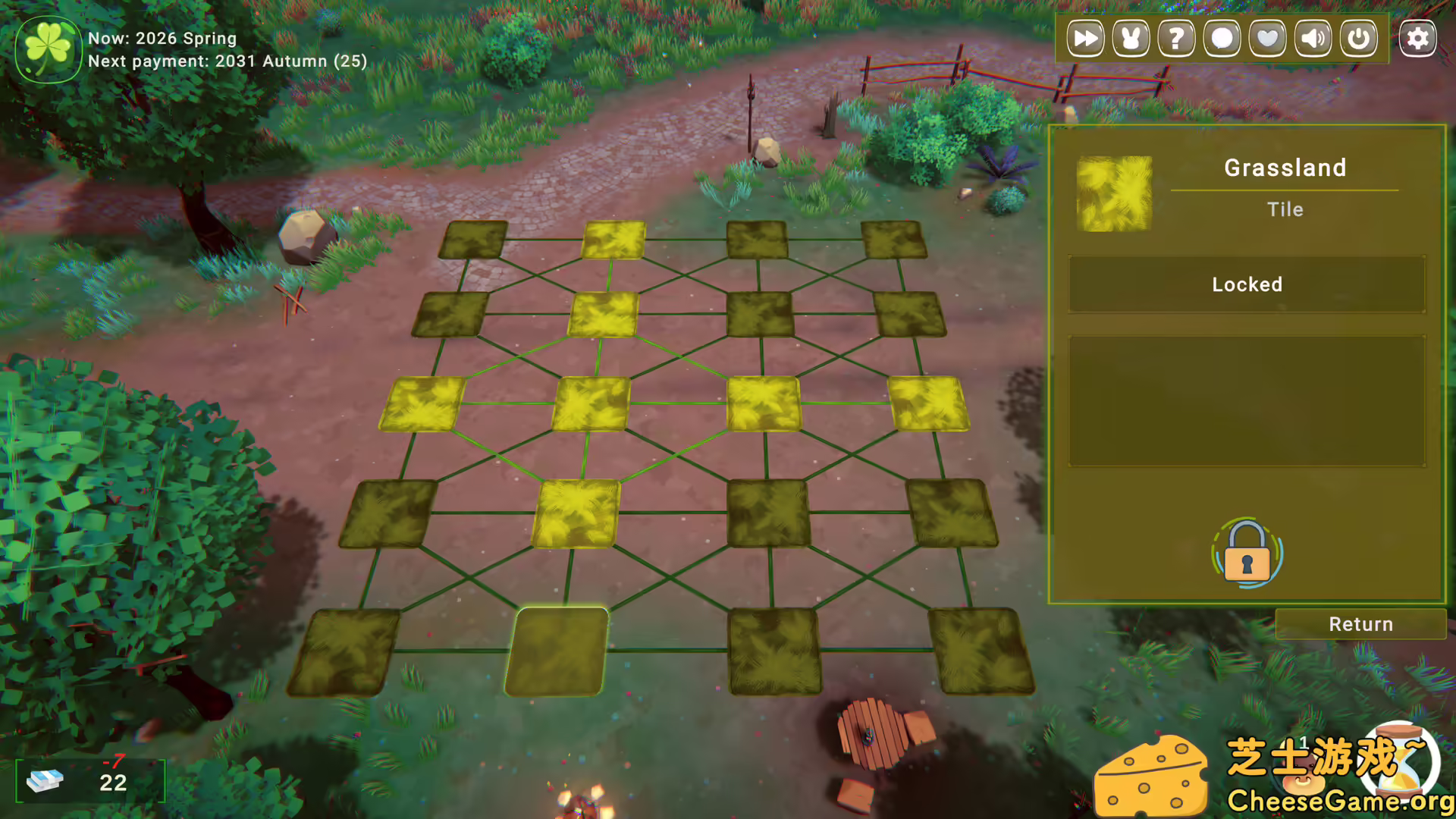Mute the game sound
Image resolution: width=1456 pixels, height=819 pixels.
1313,37
